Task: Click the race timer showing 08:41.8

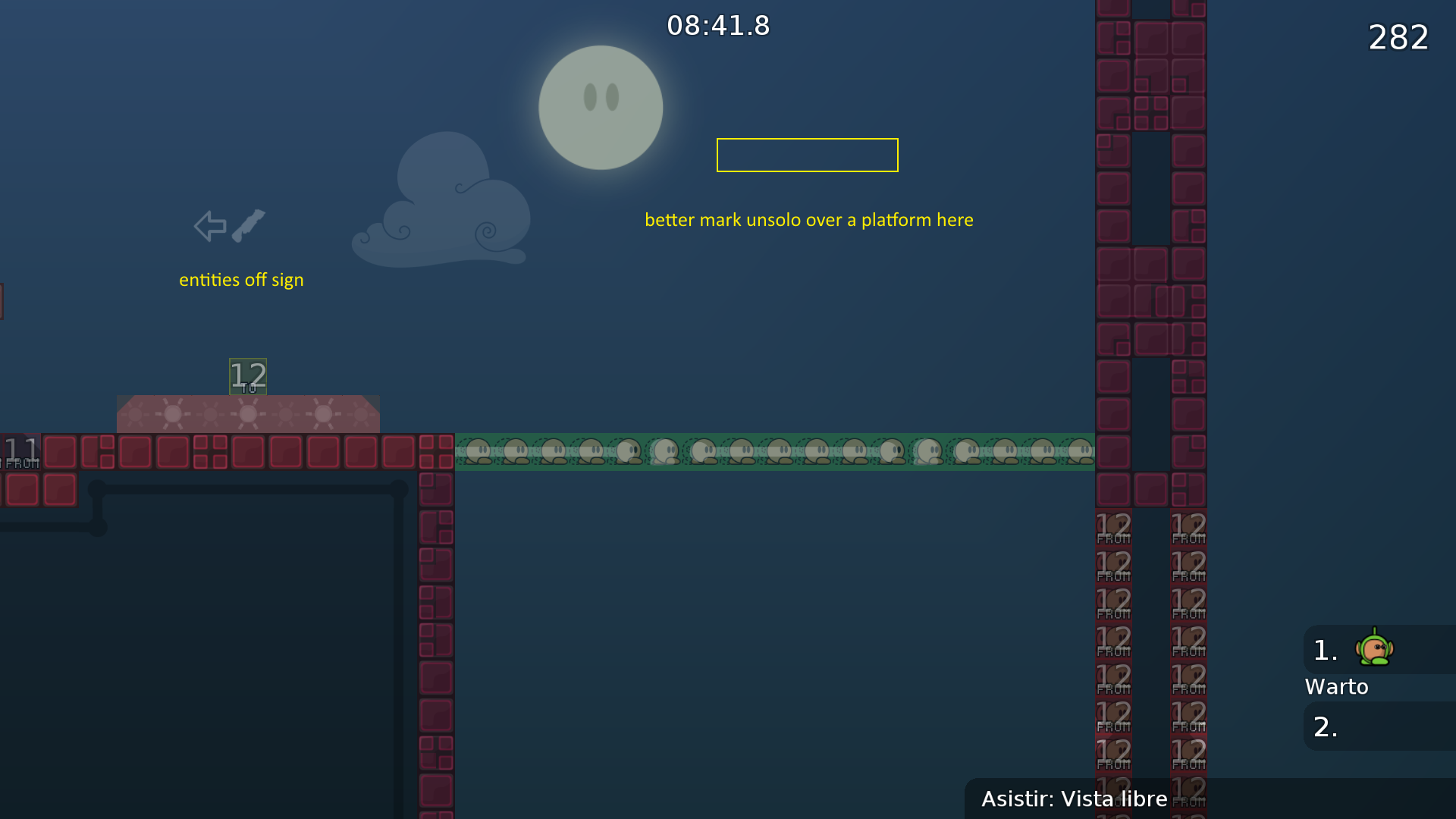Action: point(718,25)
